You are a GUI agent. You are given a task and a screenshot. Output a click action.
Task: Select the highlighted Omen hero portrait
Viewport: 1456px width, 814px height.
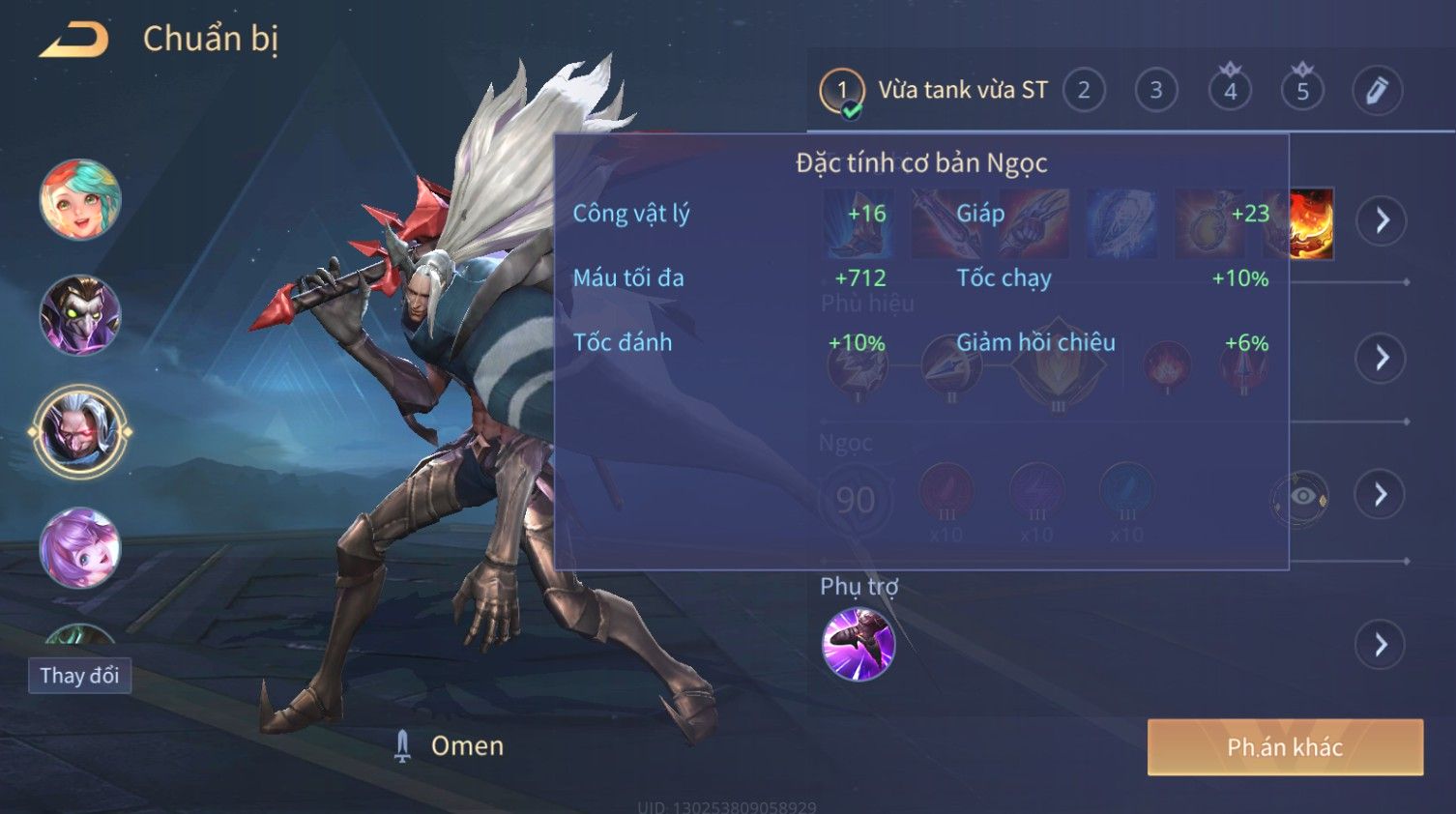pos(80,432)
